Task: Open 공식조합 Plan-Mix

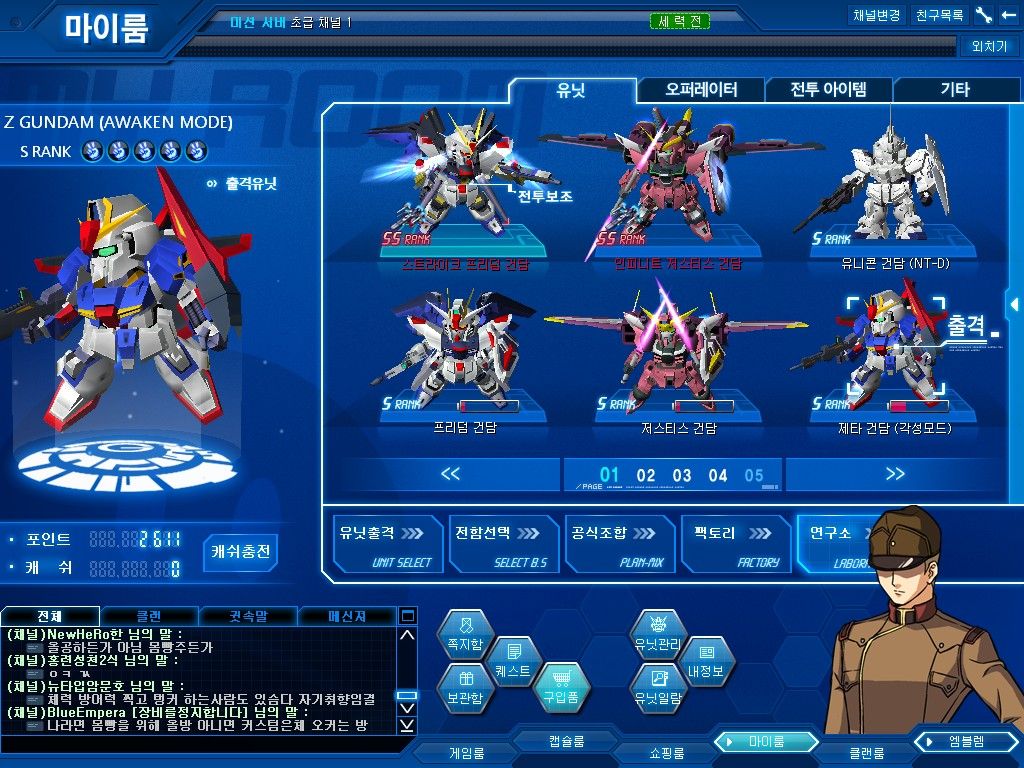Action: click(618, 545)
